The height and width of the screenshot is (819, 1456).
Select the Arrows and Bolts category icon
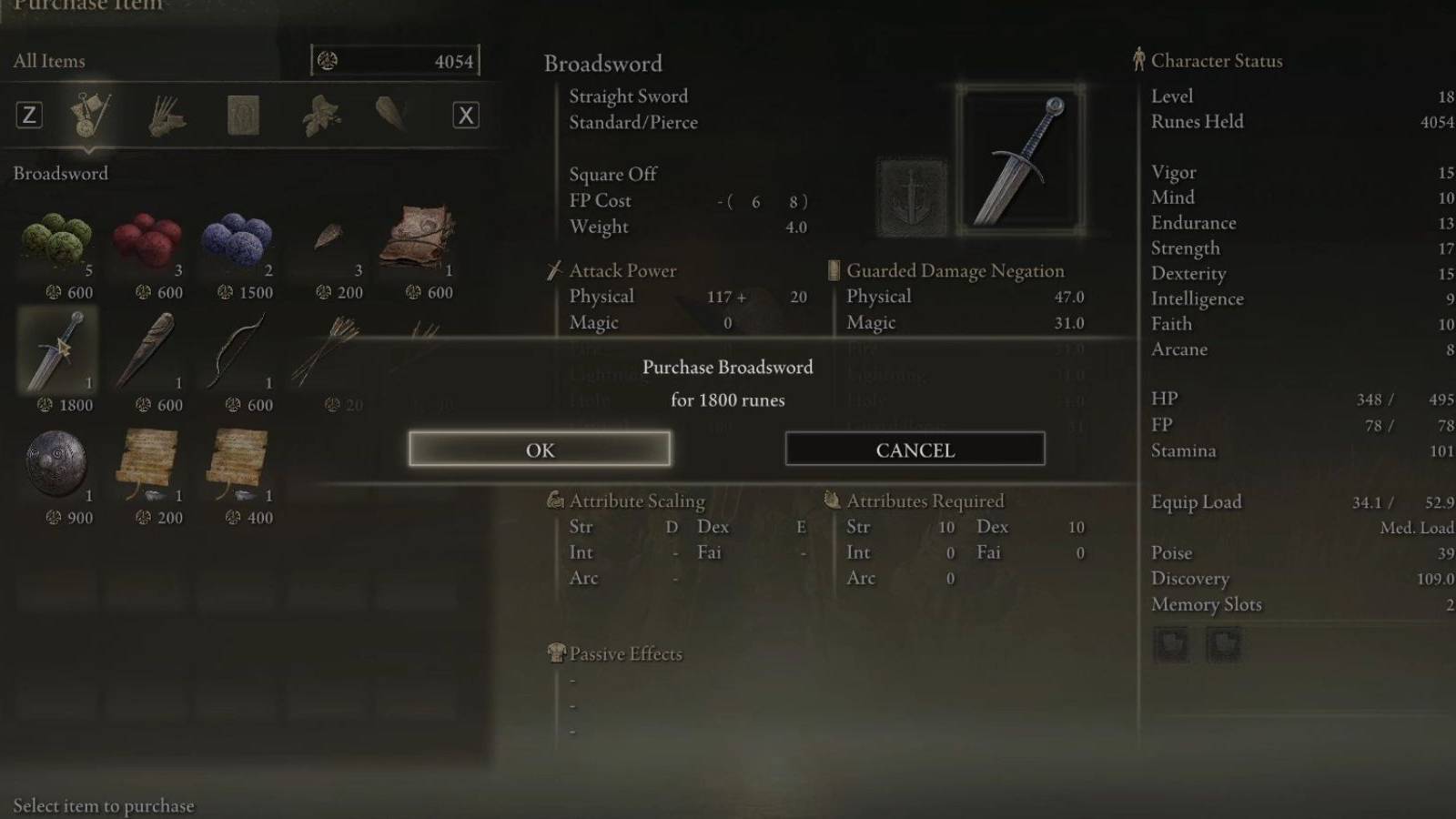[x=165, y=114]
